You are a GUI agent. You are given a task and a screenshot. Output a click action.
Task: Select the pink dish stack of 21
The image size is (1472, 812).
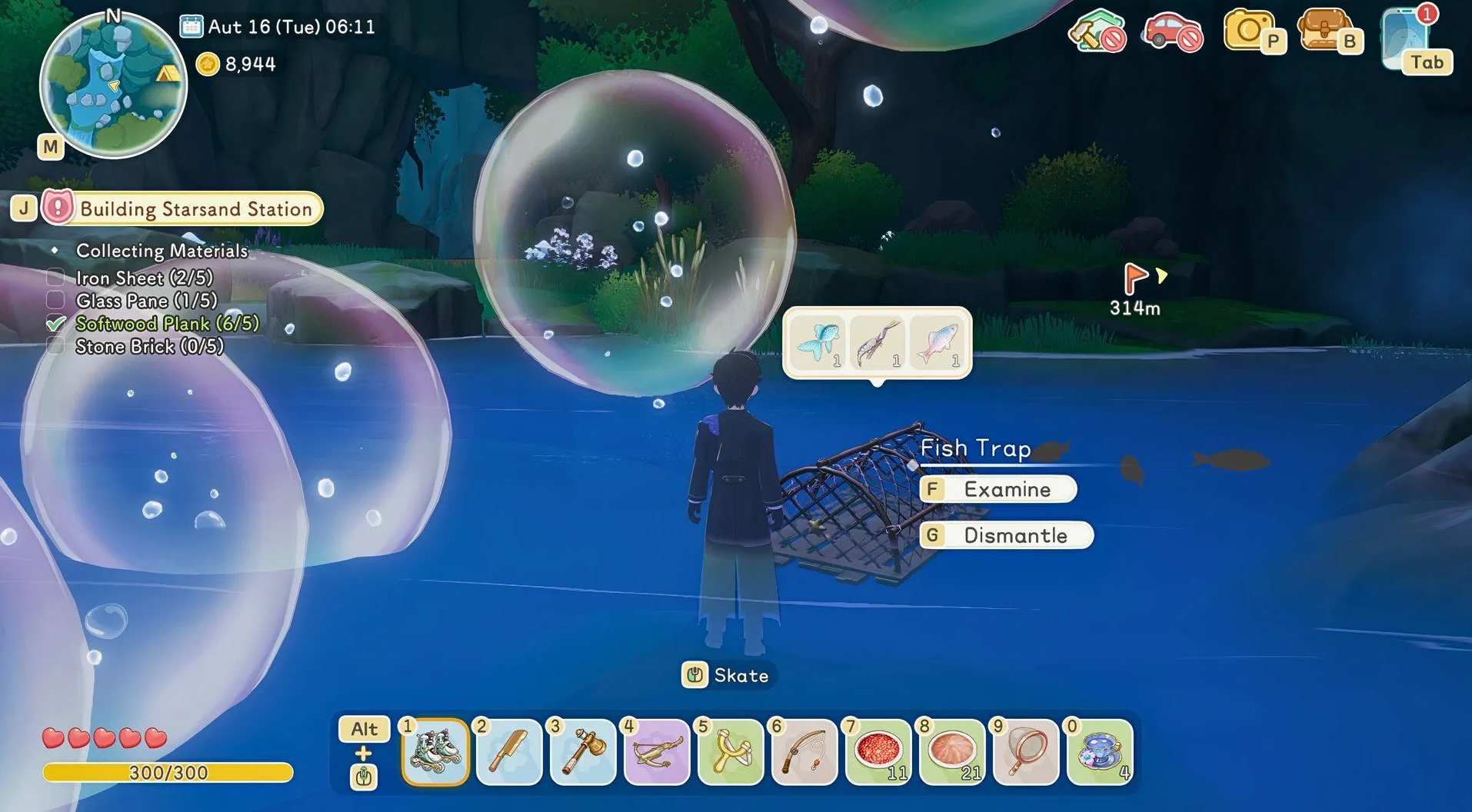951,752
